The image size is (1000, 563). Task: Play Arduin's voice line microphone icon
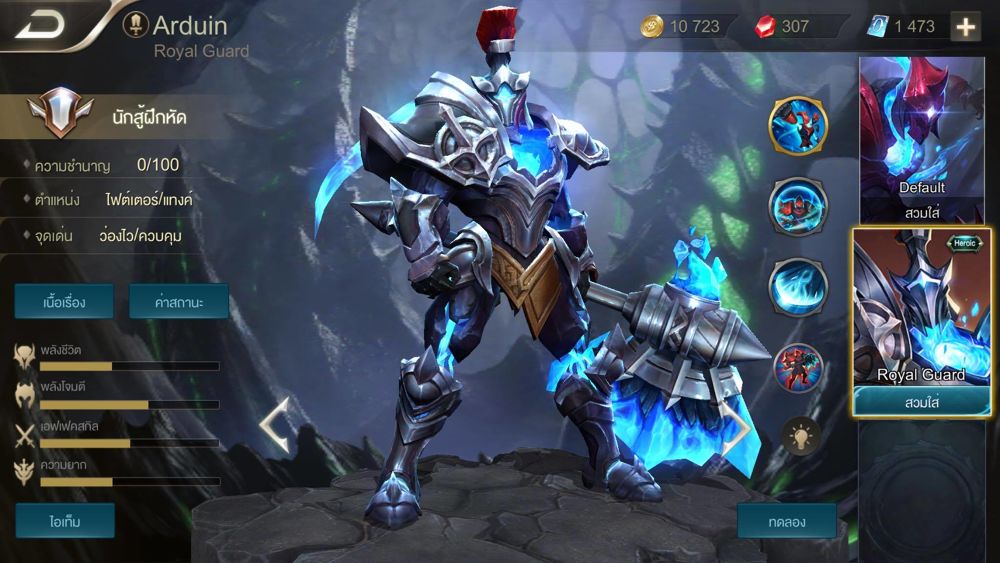(x=135, y=25)
